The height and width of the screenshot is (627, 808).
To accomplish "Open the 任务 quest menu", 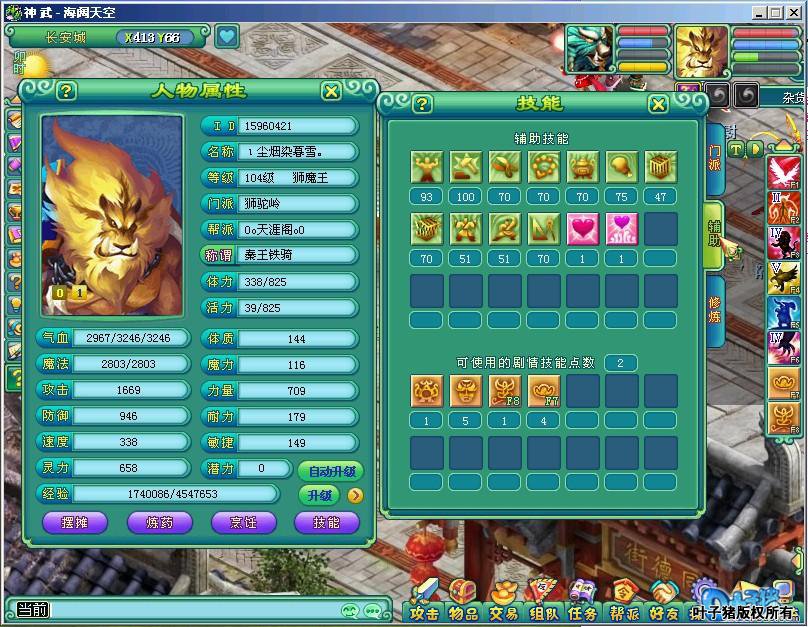I will 582,613.
